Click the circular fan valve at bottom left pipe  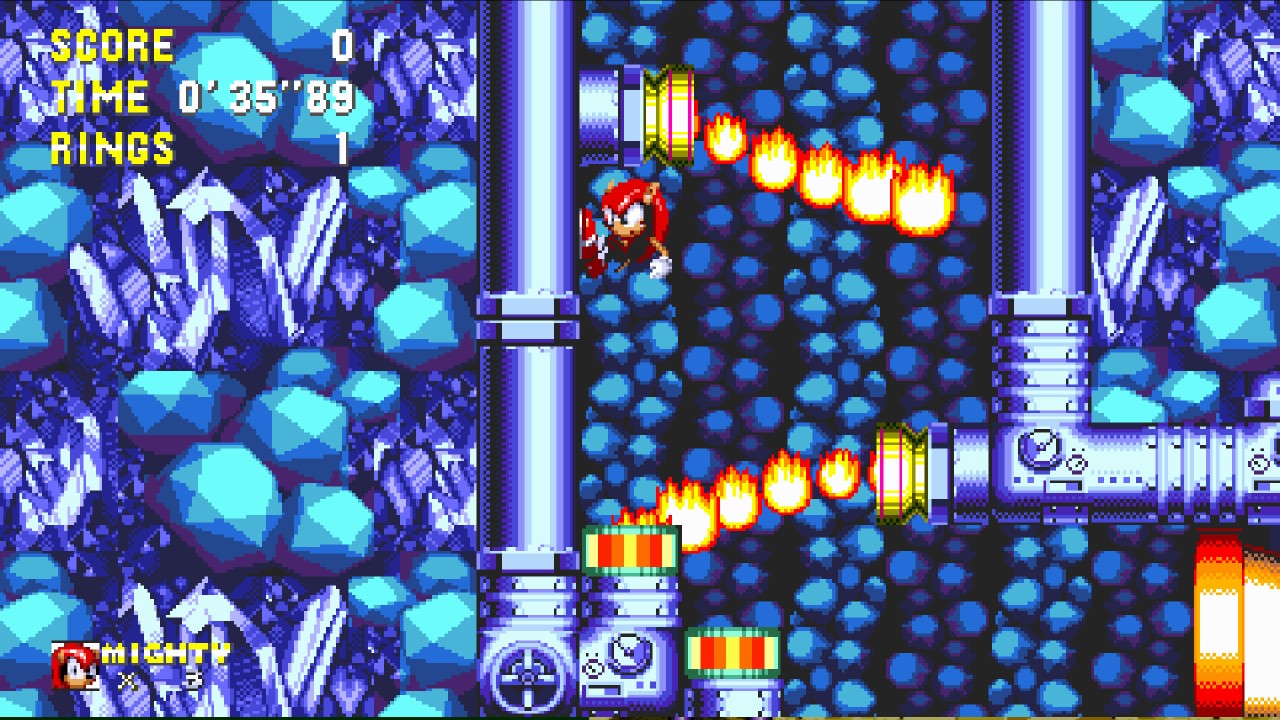tap(525, 675)
